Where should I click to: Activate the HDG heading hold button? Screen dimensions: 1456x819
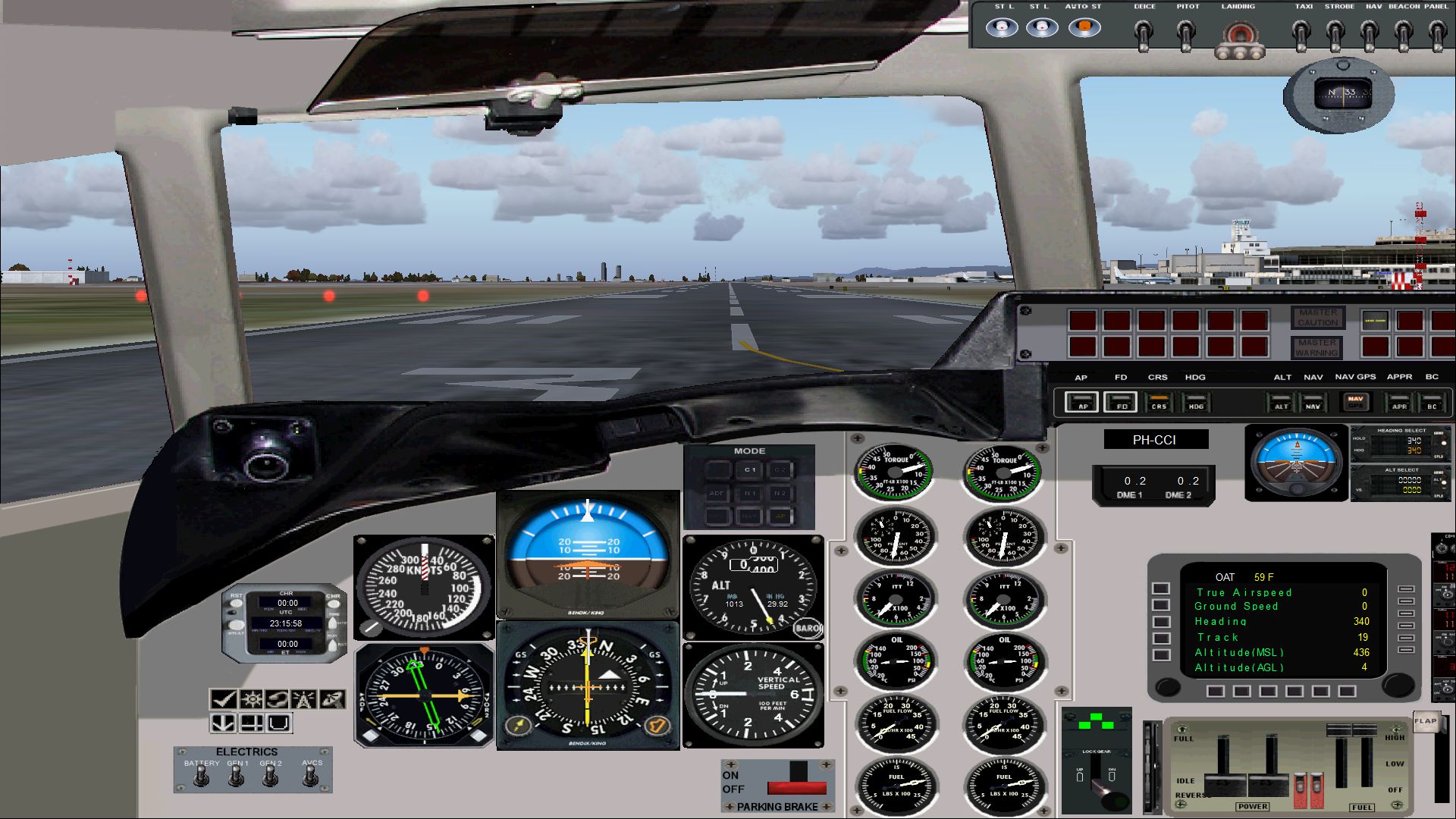coord(1196,403)
